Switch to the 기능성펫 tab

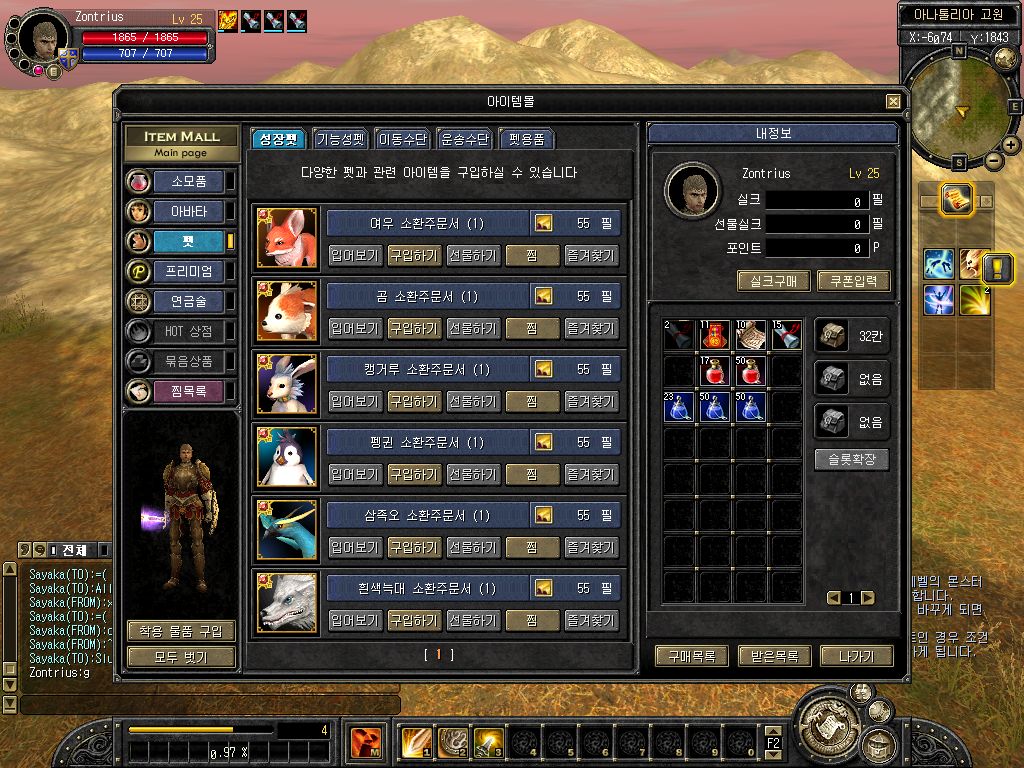pyautogui.click(x=340, y=139)
